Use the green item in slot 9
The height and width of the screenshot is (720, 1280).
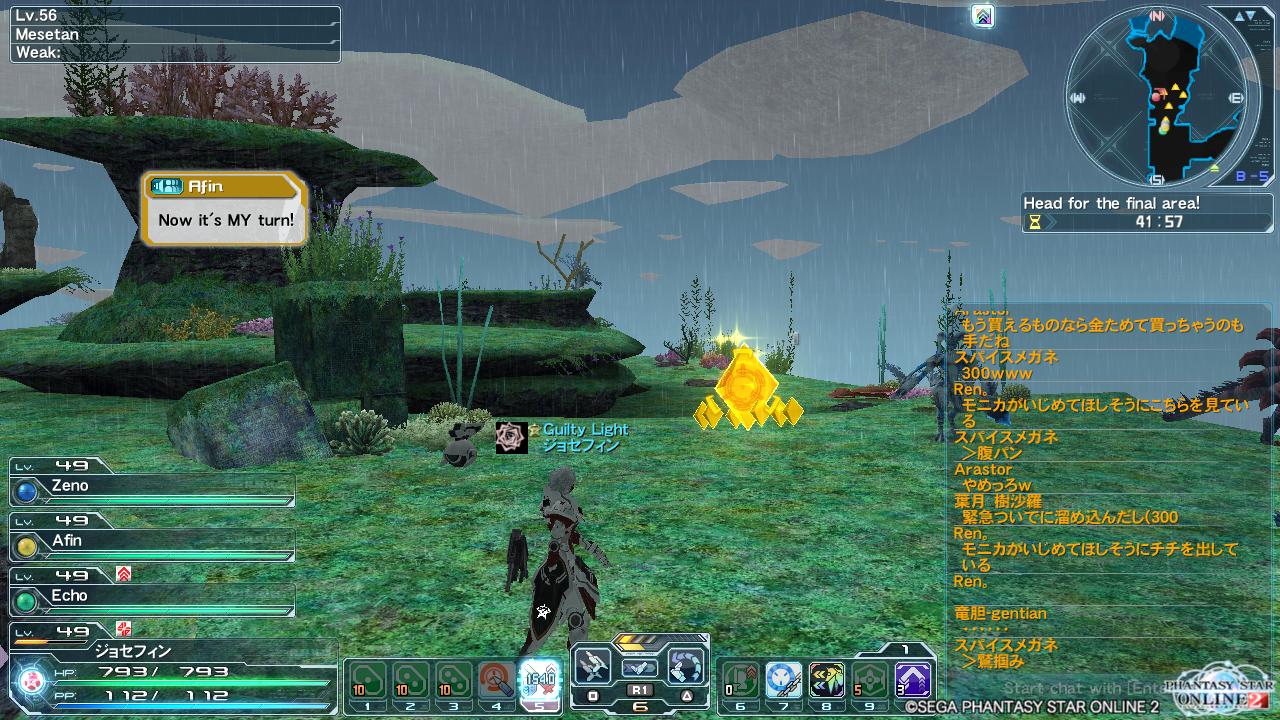[869, 680]
